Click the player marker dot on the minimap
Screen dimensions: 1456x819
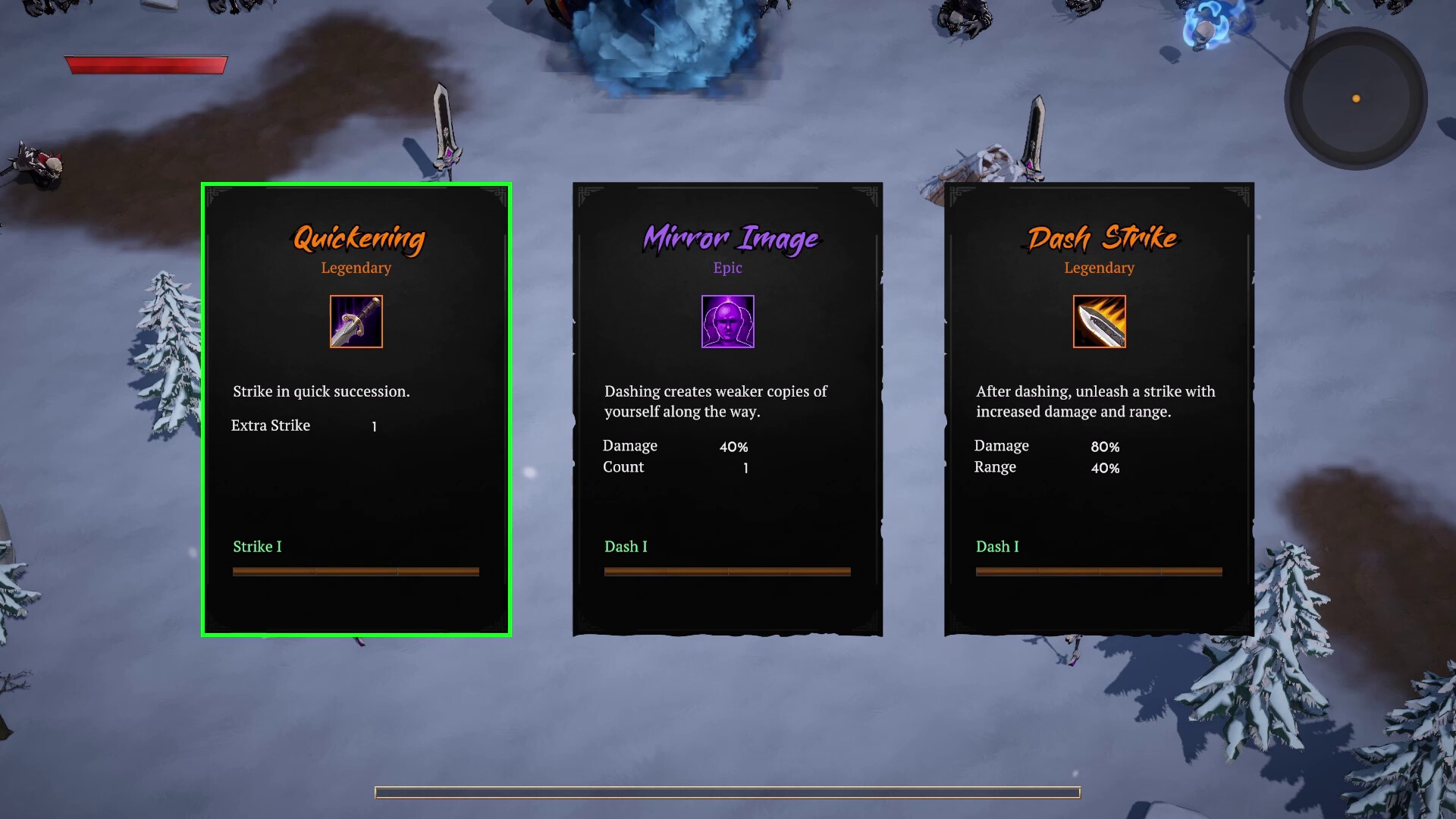1354,98
